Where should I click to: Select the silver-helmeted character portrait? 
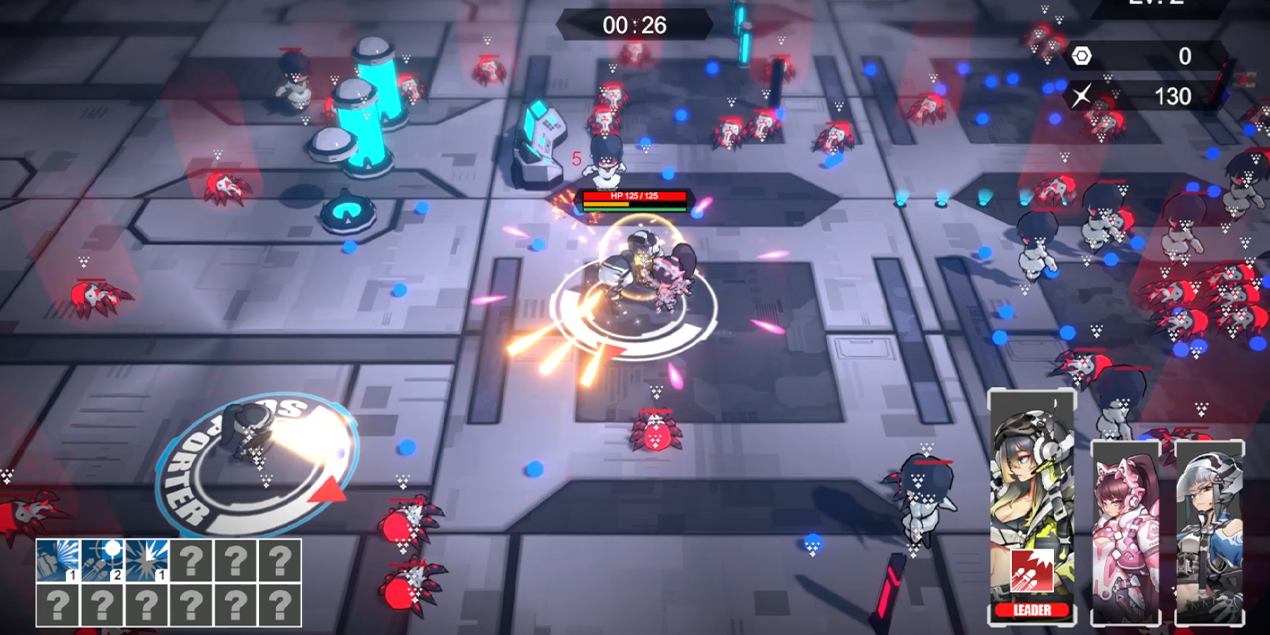[1209, 530]
